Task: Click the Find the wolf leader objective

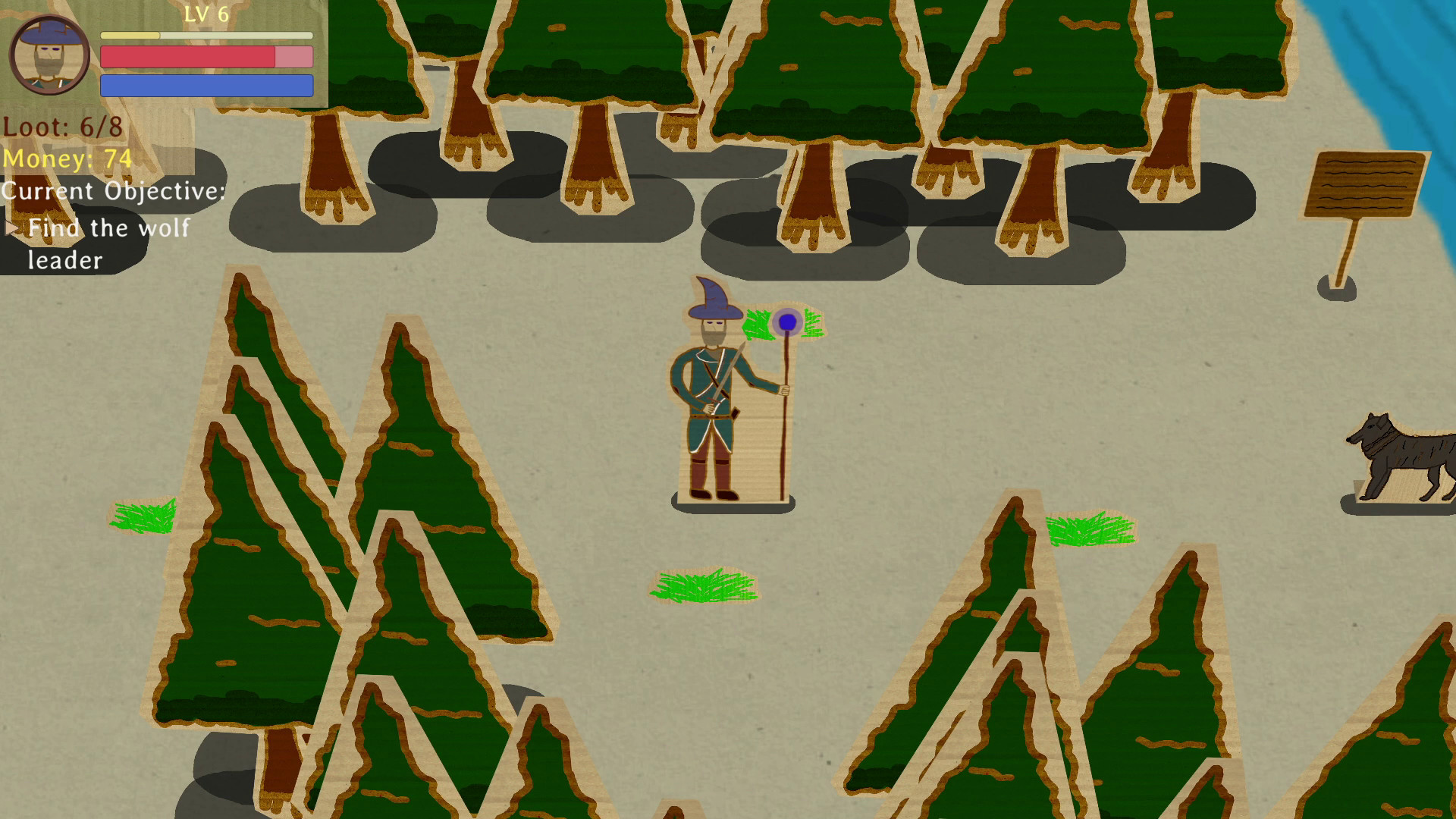Action: coord(108,227)
